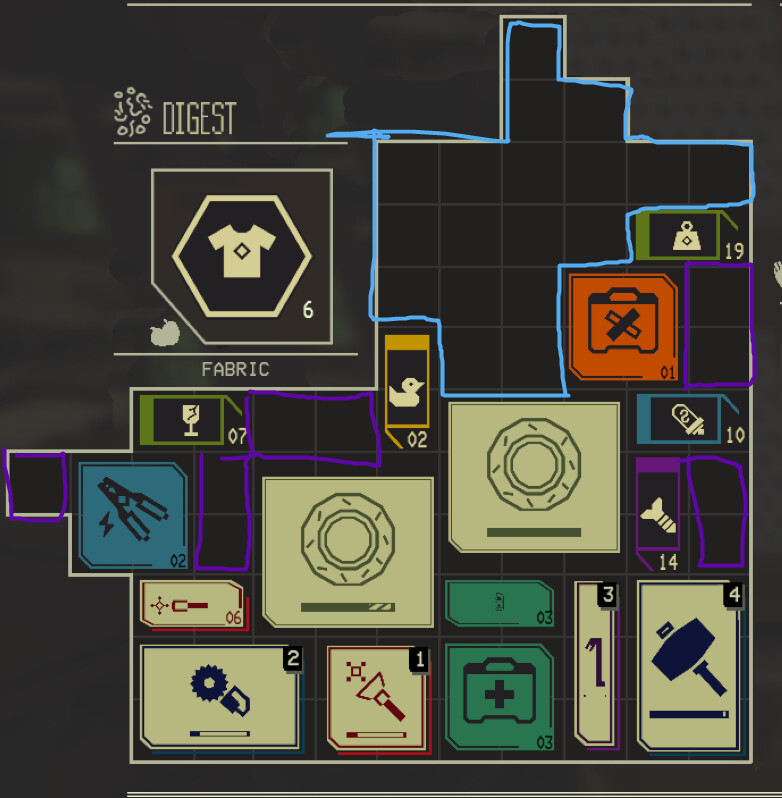The height and width of the screenshot is (798, 782).
Task: Choose the green broken glass item
Action: (x=190, y=418)
